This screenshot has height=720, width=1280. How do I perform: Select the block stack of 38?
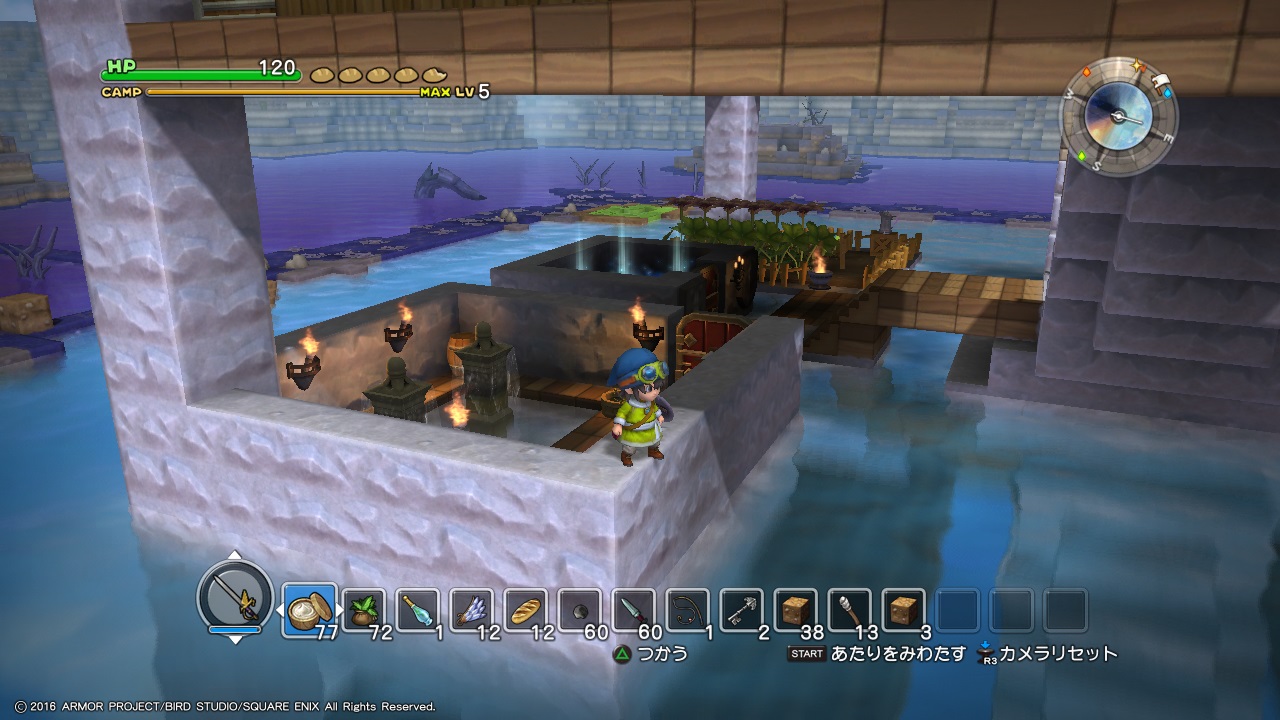[x=795, y=609]
